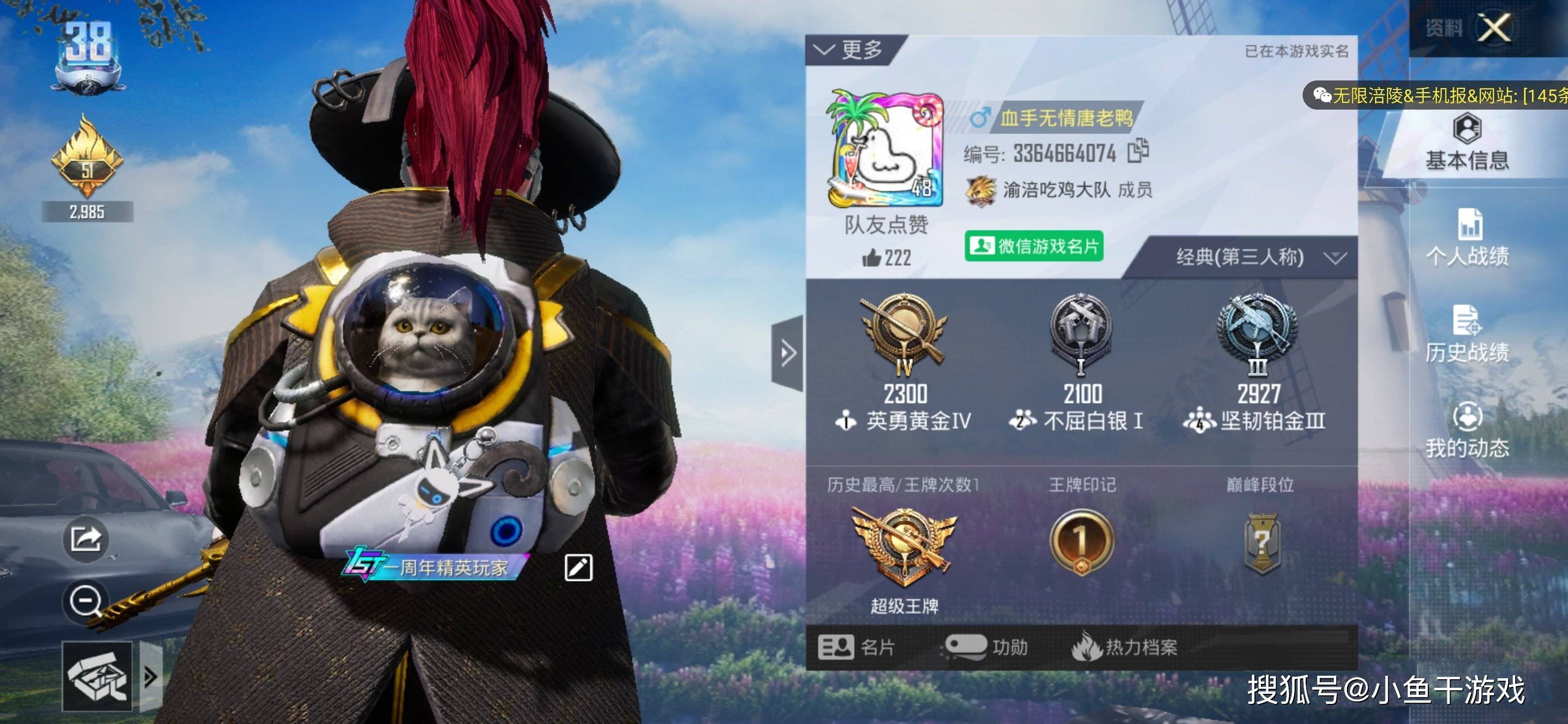Image resolution: width=1568 pixels, height=724 pixels.
Task: Open the 历史战绩 tab
Action: [1467, 334]
